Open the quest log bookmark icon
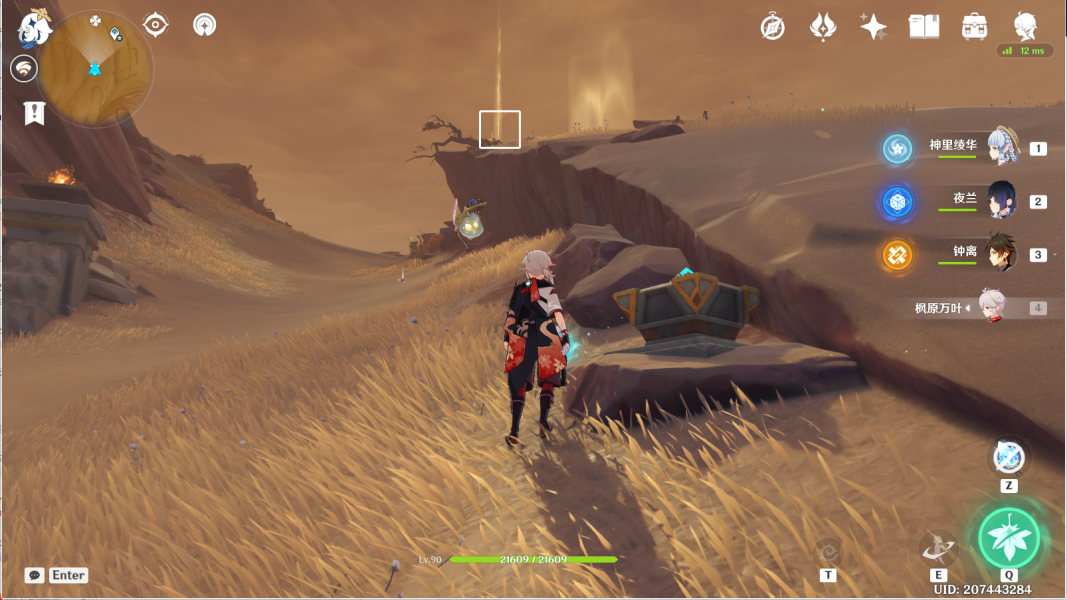1067x600 pixels. [x=34, y=113]
